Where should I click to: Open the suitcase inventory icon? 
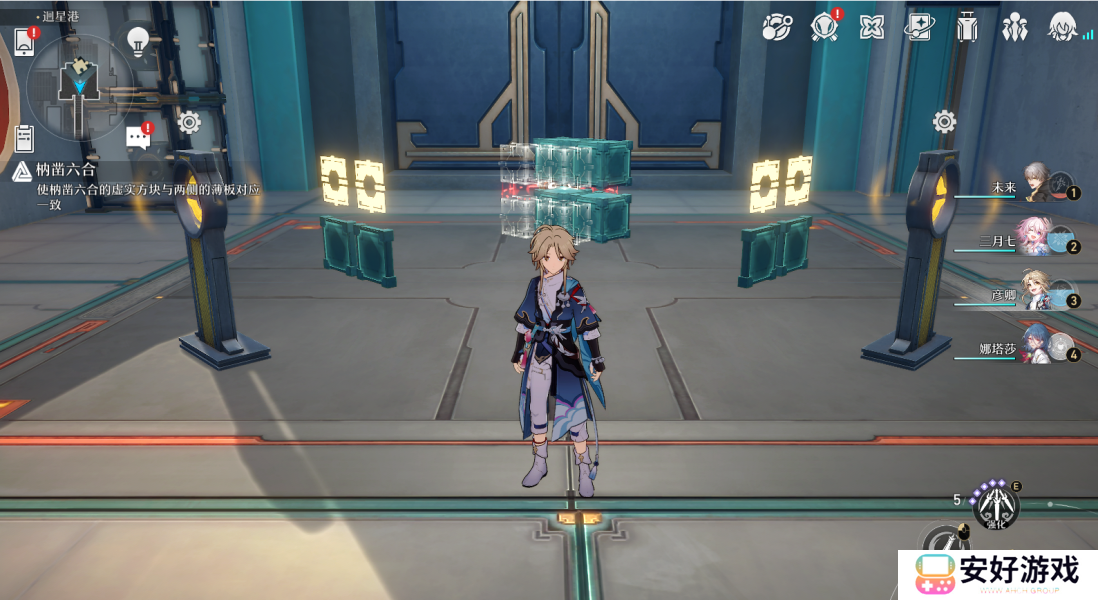(x=966, y=27)
